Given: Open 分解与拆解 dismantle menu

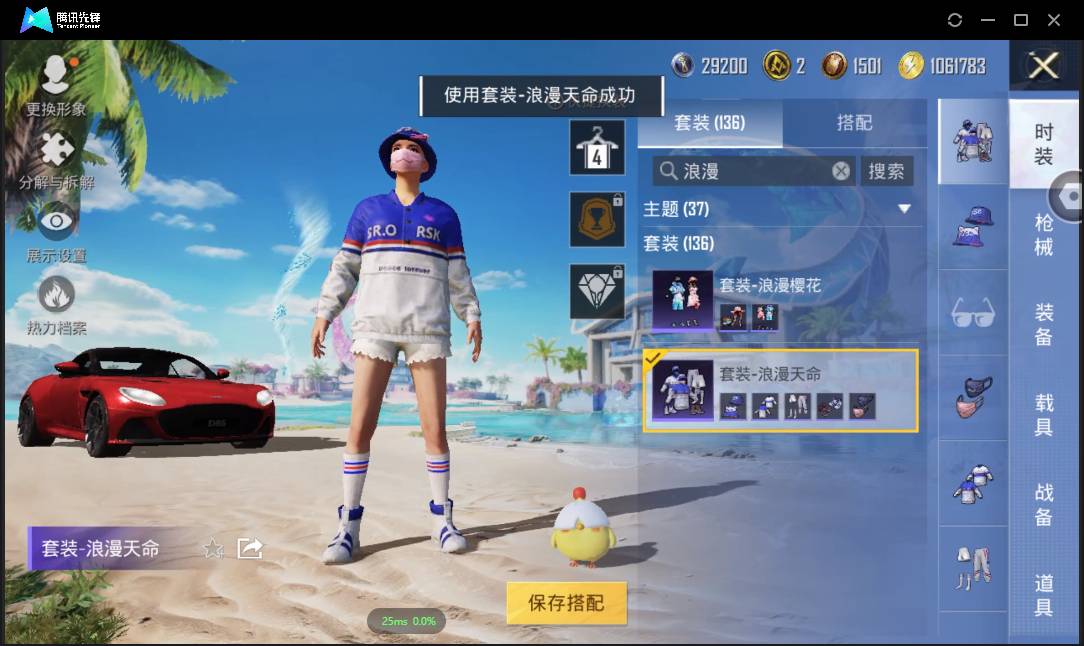Looking at the screenshot, I should tap(56, 162).
